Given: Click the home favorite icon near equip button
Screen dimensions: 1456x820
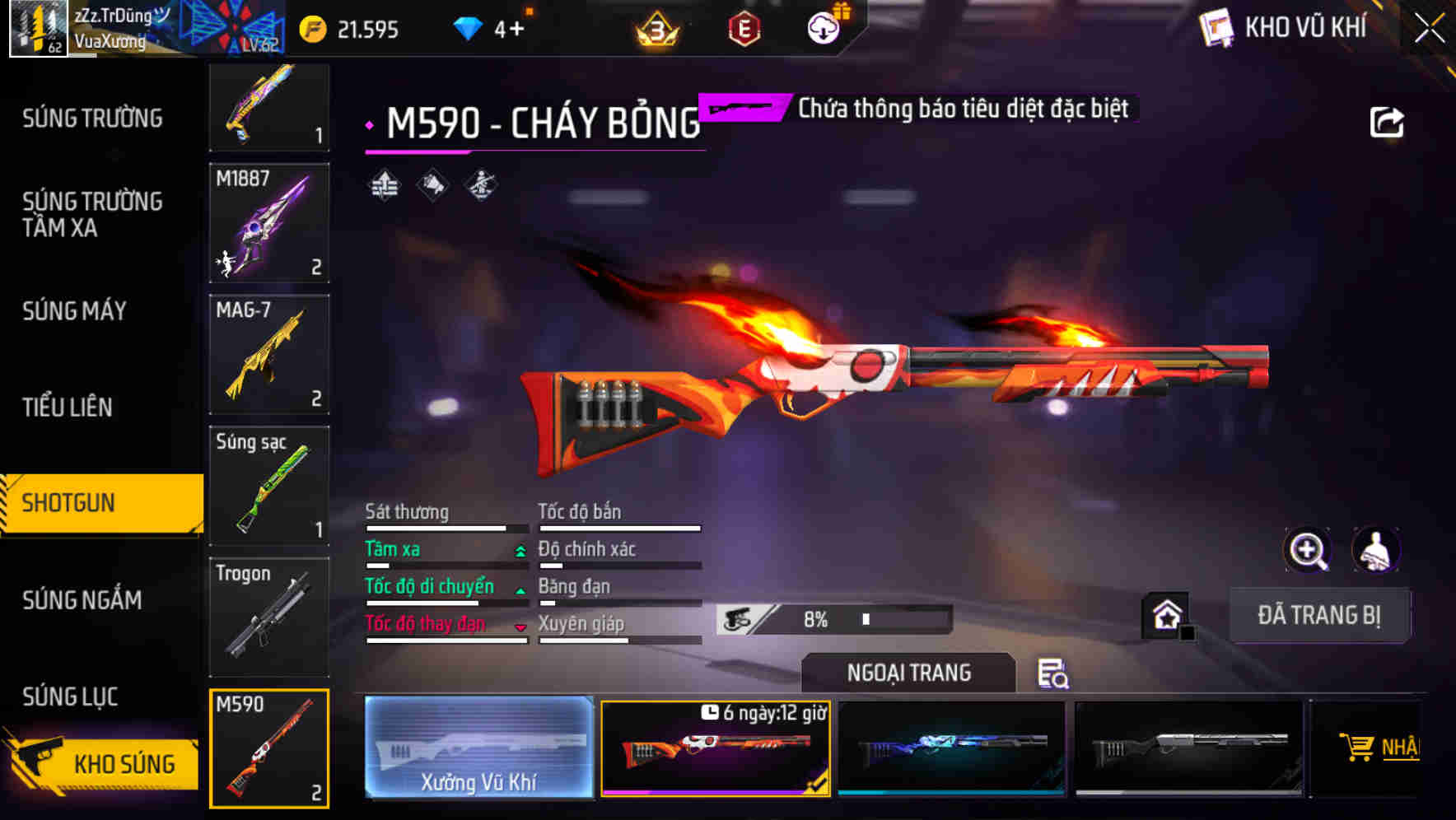Looking at the screenshot, I should click(x=1166, y=614).
